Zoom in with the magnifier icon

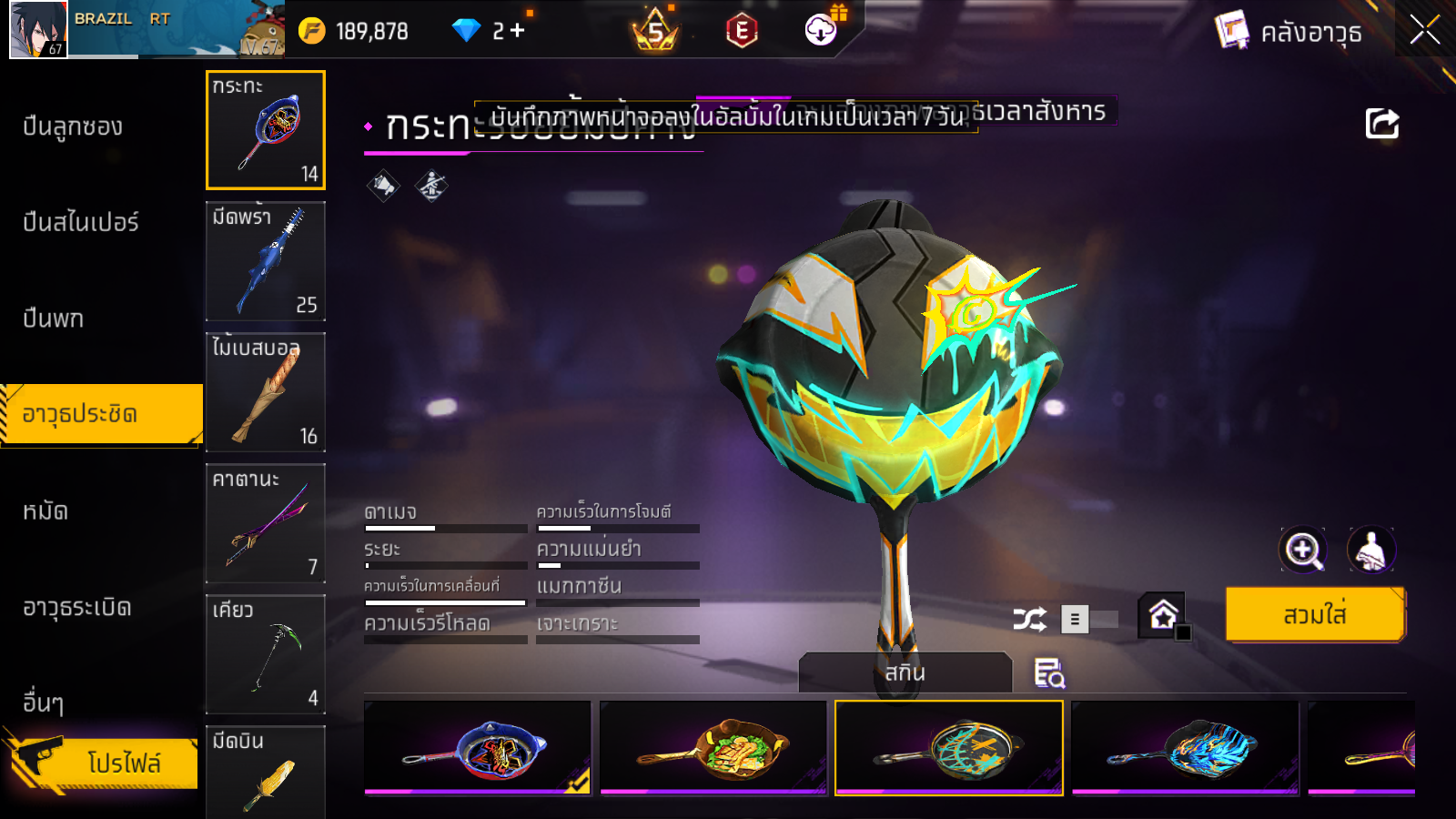(x=1303, y=550)
